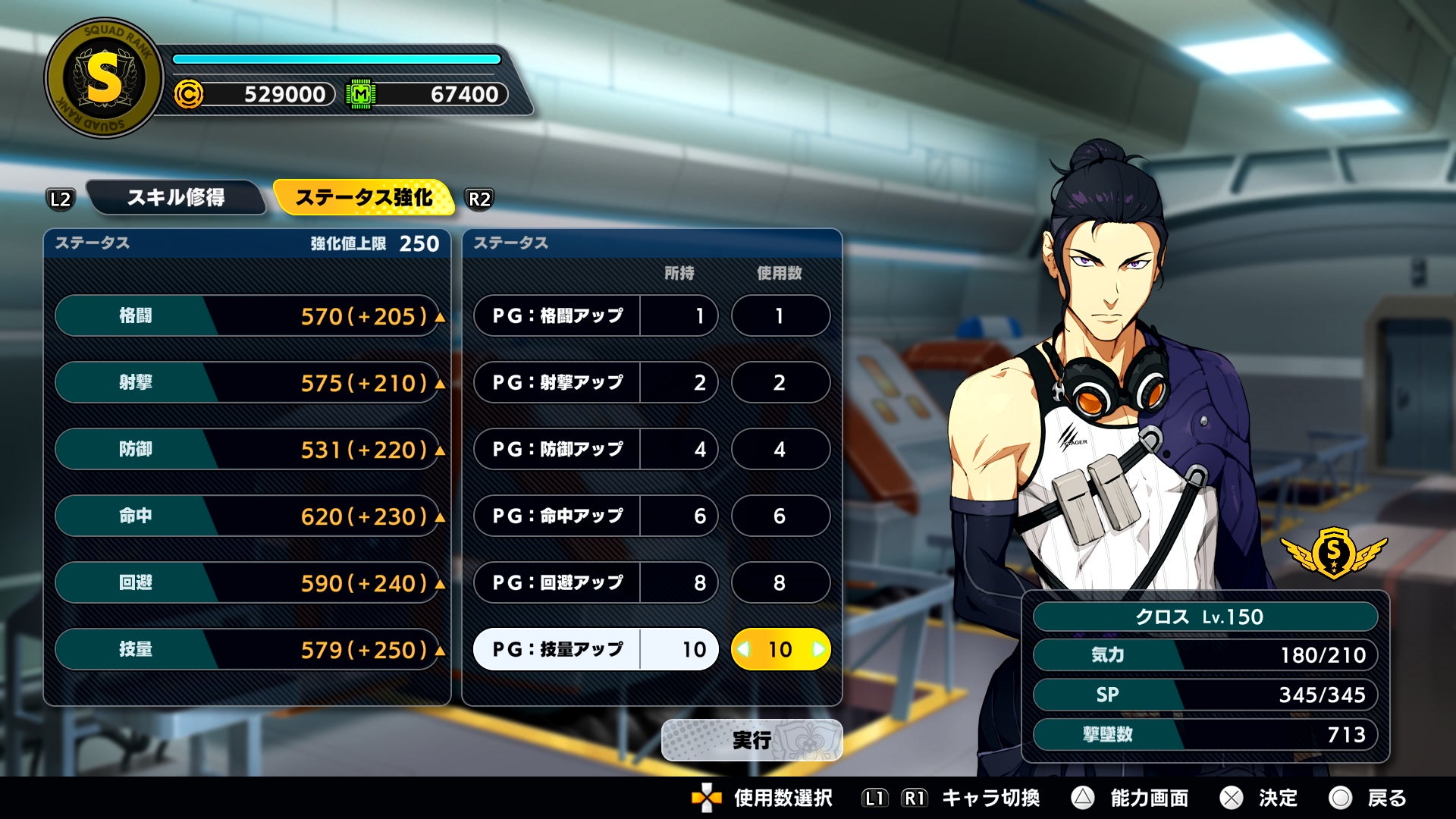Decrease 技量アップ use count with left arrow
Screen dimensions: 1456x819
[x=744, y=649]
